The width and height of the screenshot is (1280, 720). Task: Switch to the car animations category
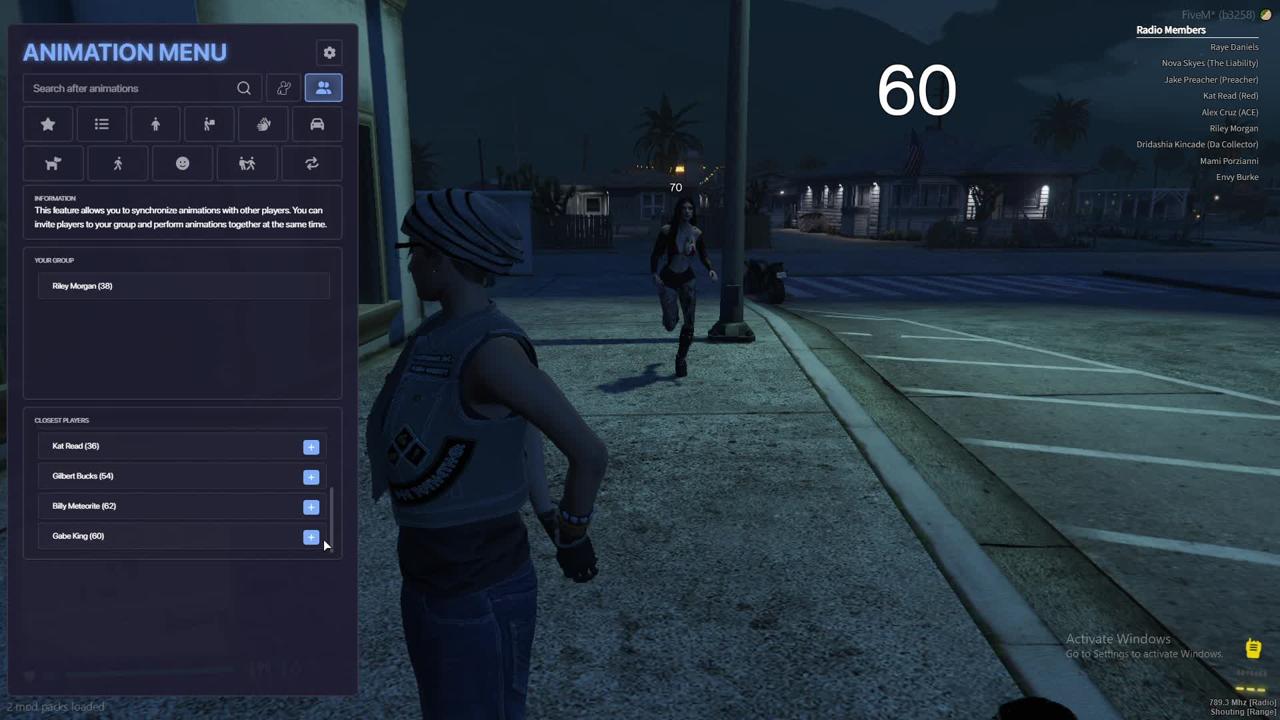point(317,125)
